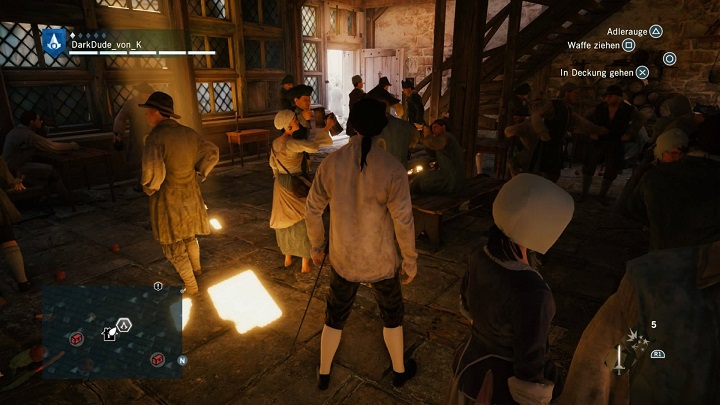Click the blue Assassin crest player badge

tap(53, 41)
